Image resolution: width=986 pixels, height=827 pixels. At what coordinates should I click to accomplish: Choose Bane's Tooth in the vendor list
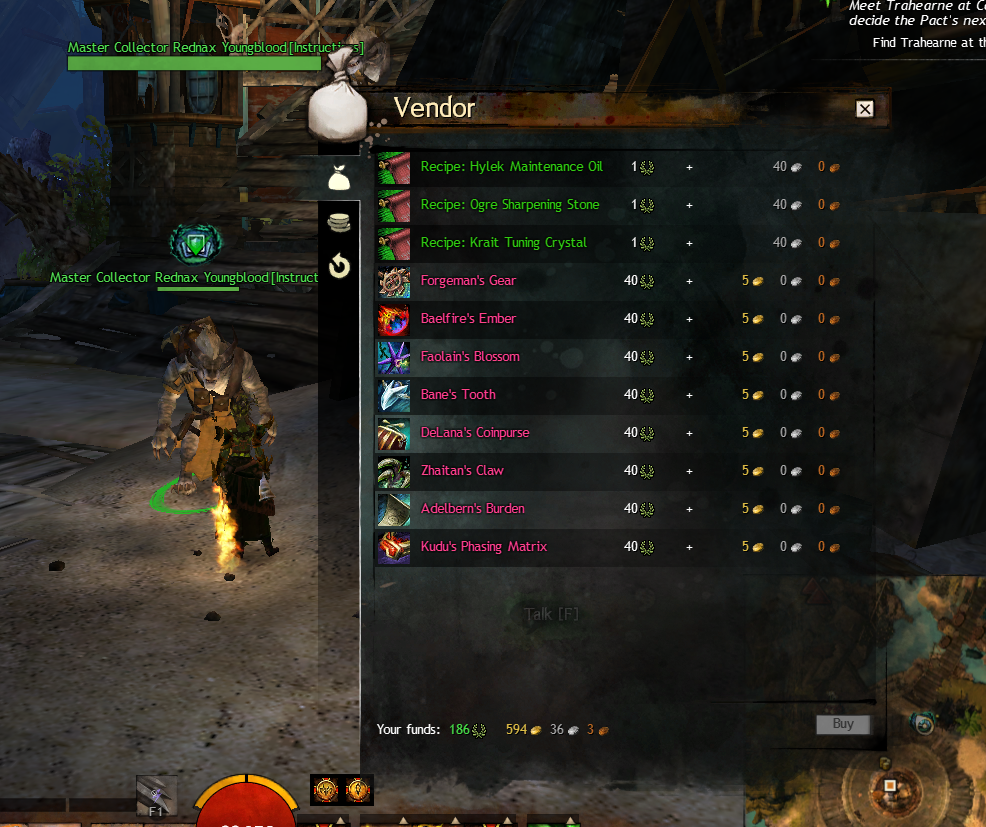pyautogui.click(x=458, y=395)
